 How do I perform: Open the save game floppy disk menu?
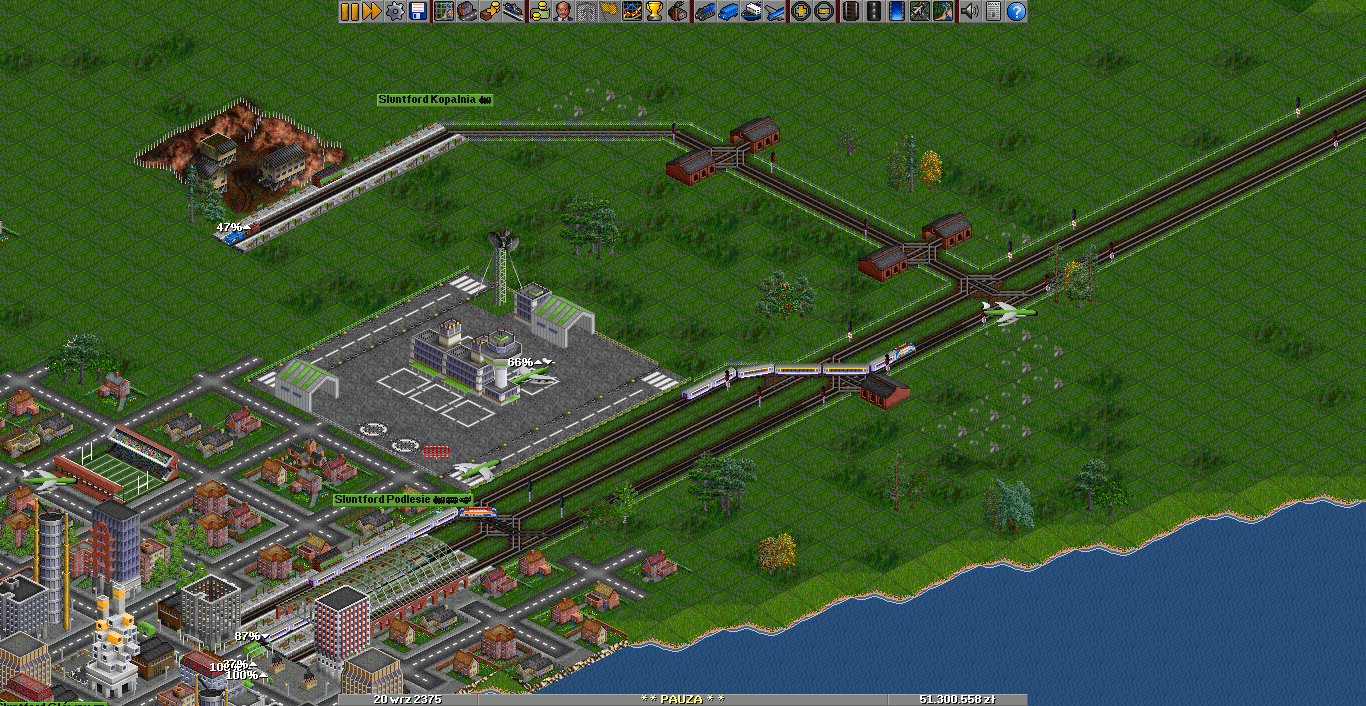tap(418, 12)
